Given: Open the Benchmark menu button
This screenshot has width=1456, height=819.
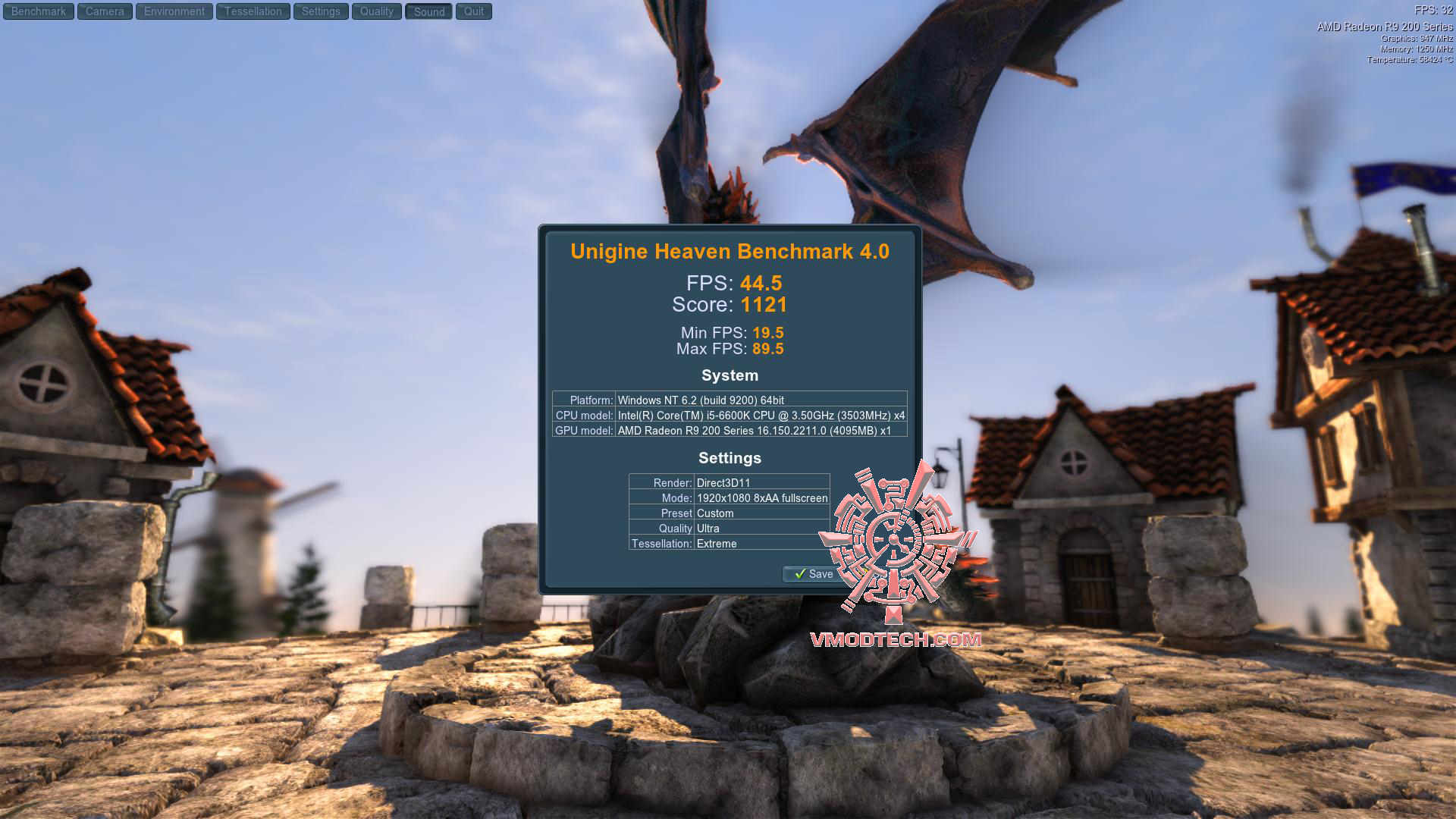Looking at the screenshot, I should (39, 11).
